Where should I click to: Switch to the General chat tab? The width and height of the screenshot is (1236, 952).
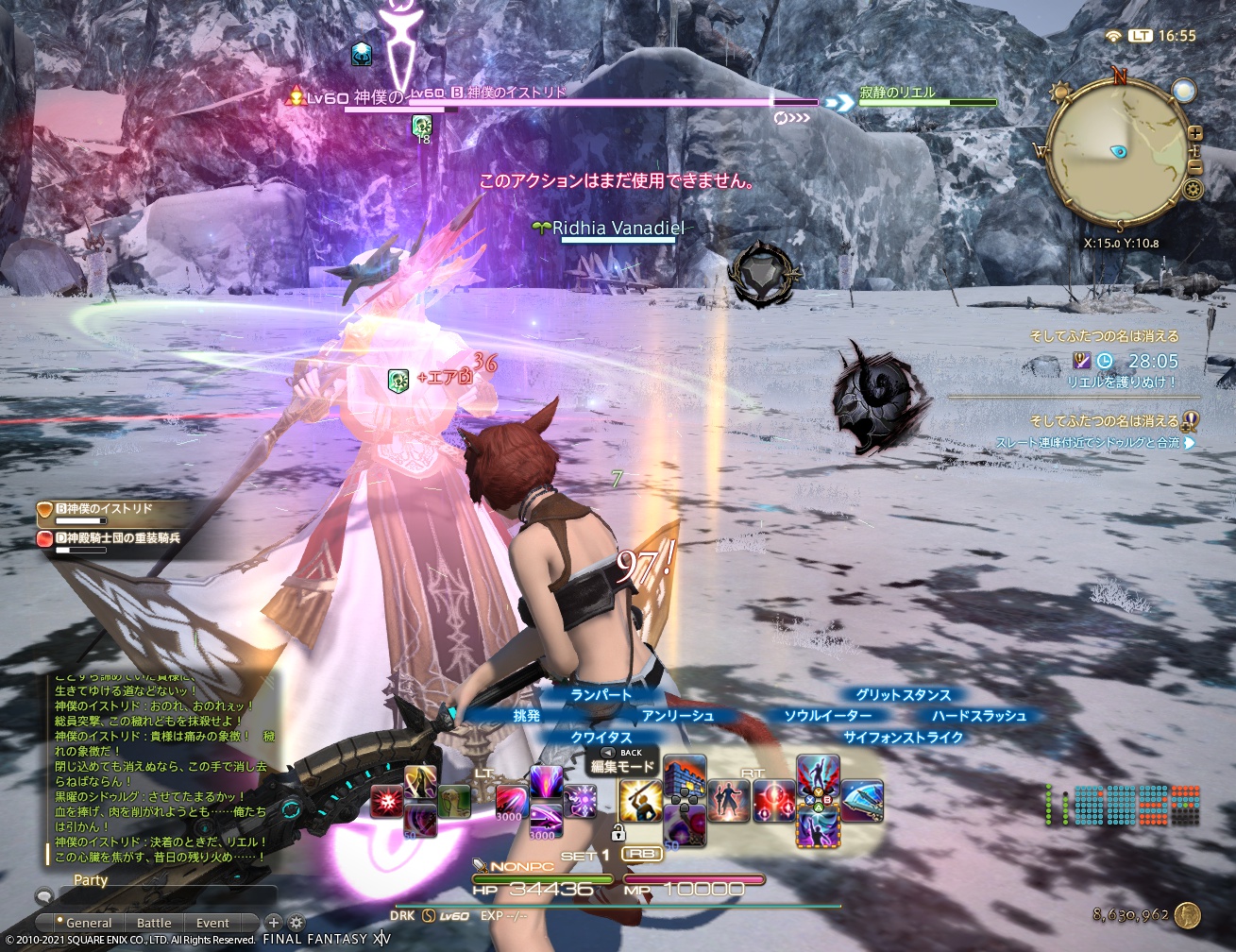point(88,923)
